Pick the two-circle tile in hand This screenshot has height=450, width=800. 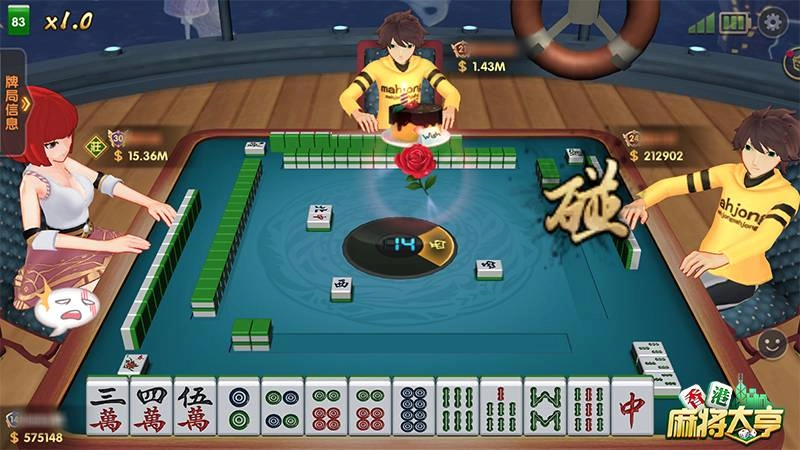[x=239, y=408]
